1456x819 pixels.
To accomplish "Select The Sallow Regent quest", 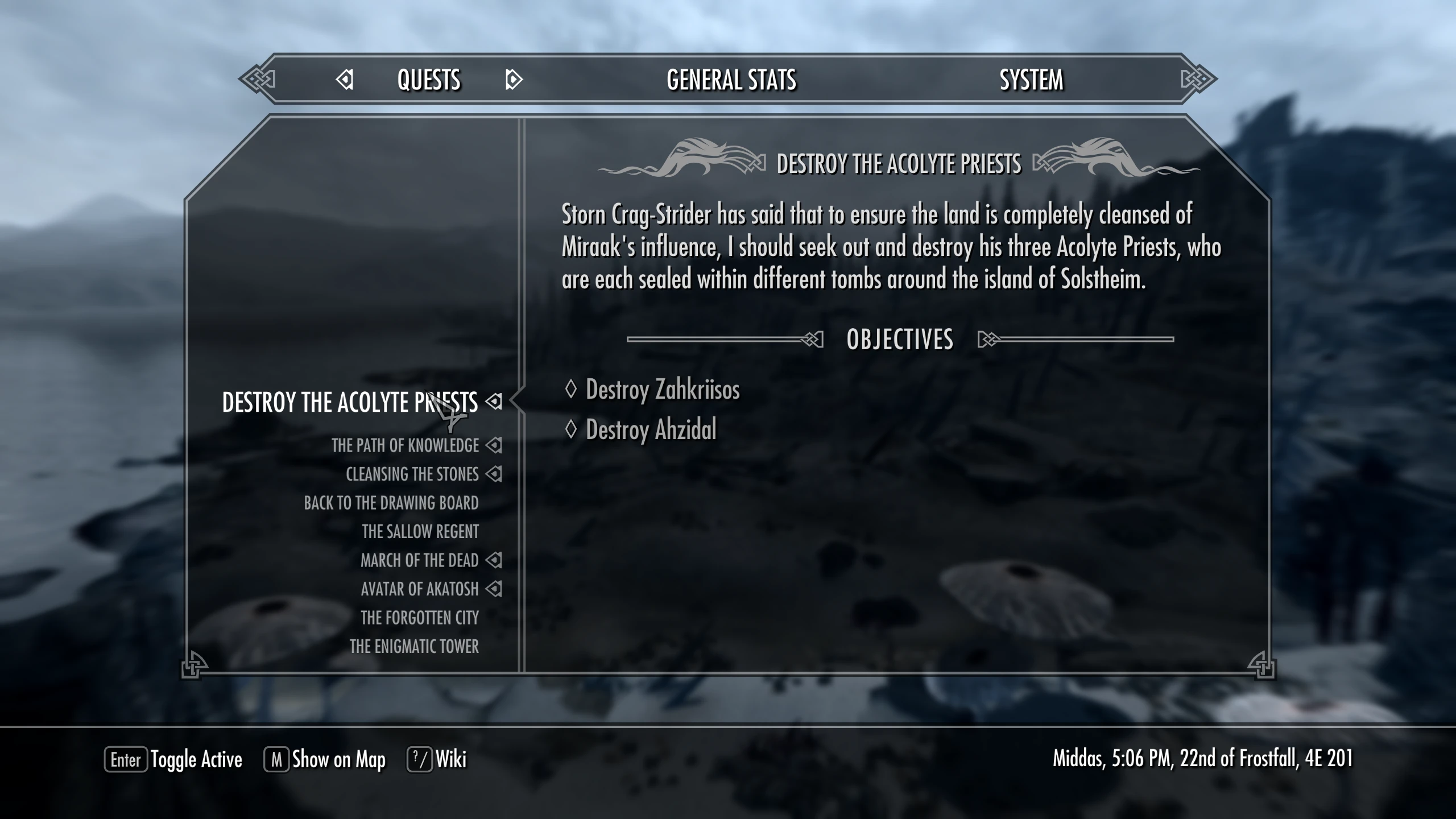I will tap(420, 532).
